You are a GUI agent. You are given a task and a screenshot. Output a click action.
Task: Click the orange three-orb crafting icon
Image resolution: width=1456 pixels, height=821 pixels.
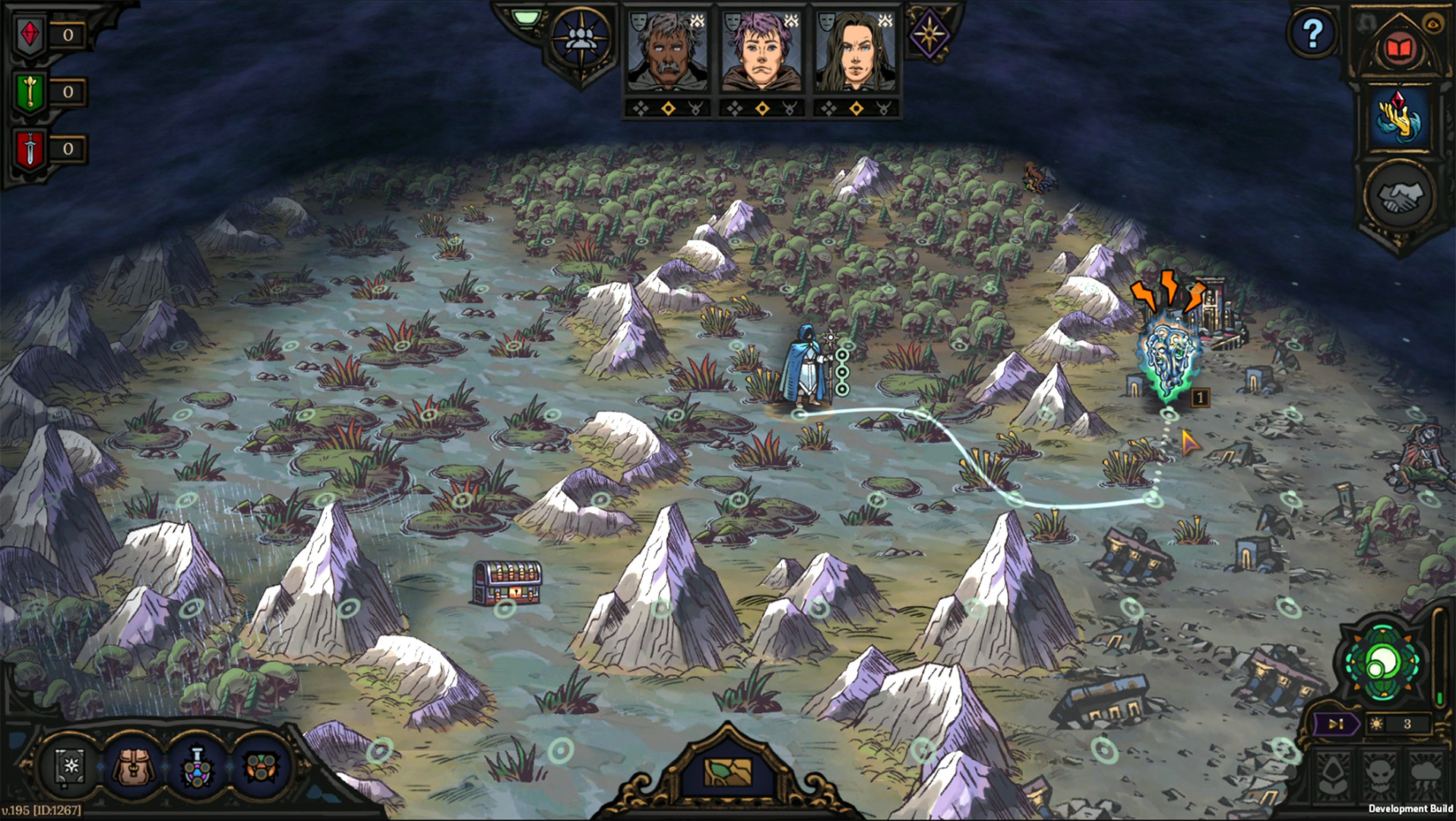(261, 766)
